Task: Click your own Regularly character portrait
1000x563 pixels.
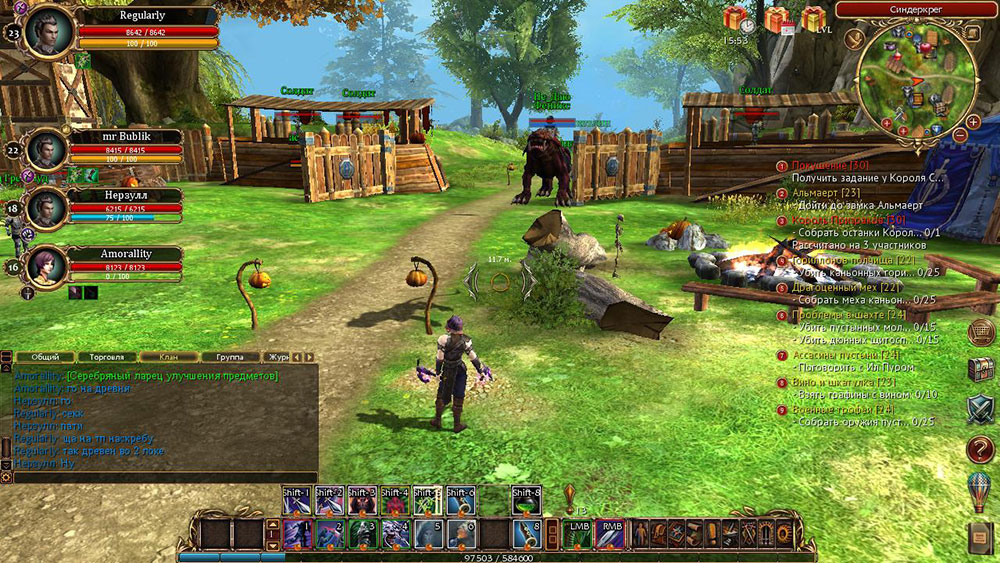Action: coord(49,29)
